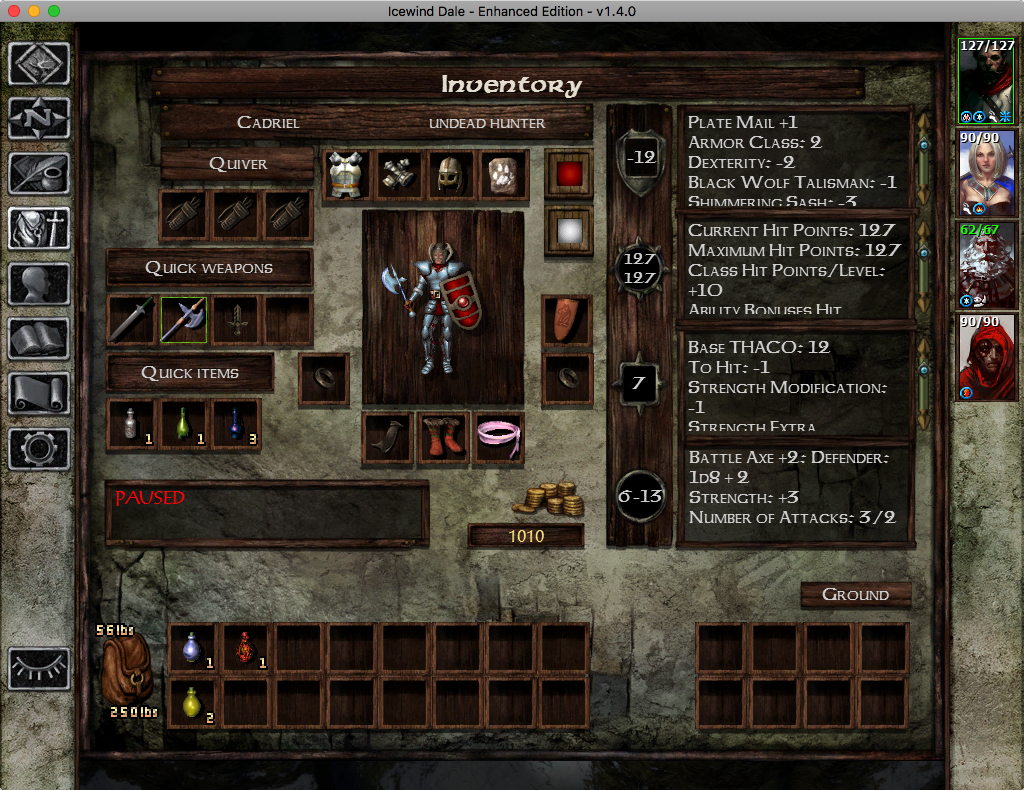Select the boots equipment slot
Screen dimensions: 1024x790
pos(443,439)
